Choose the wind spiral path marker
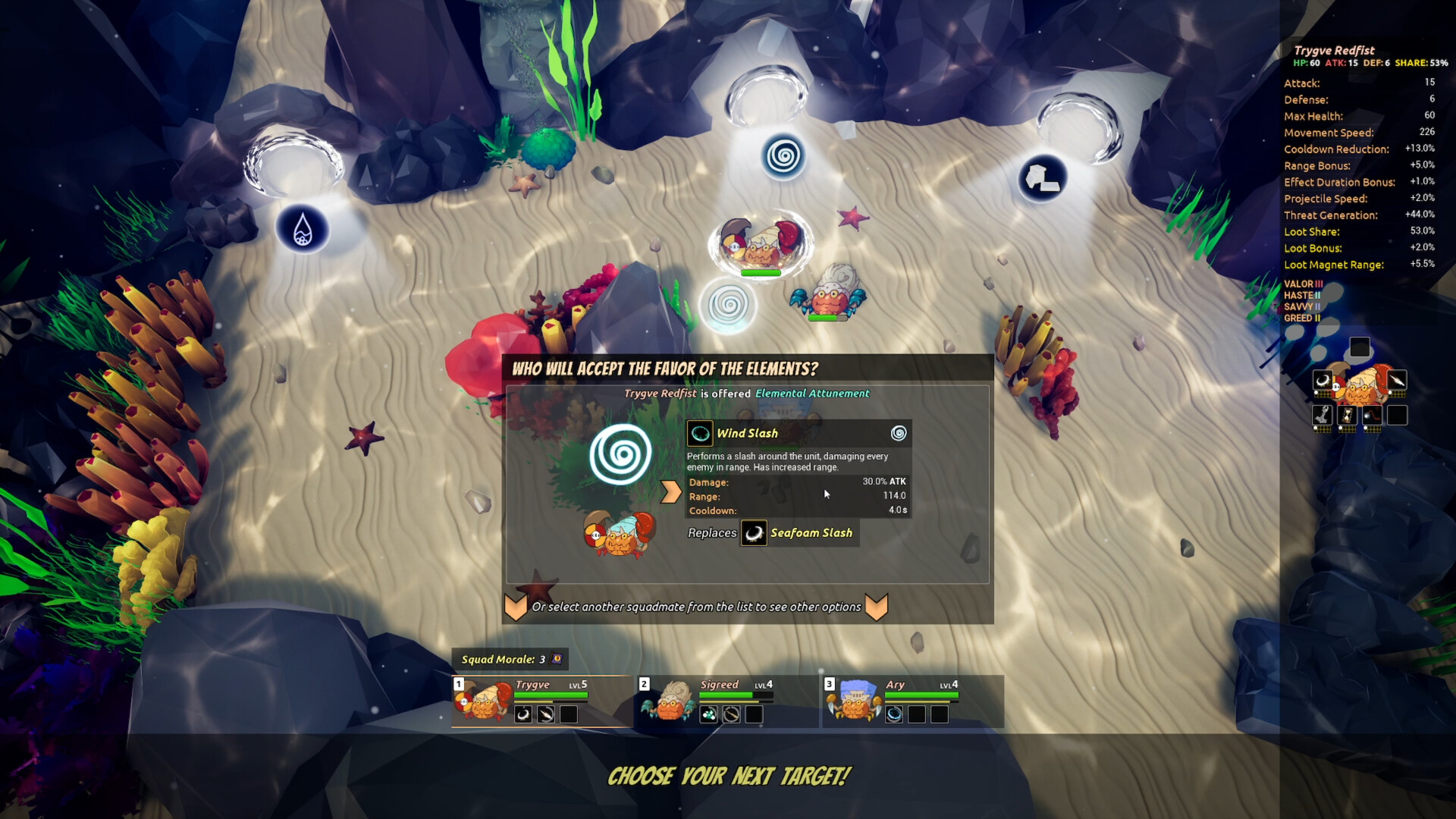1456x819 pixels. point(783,157)
